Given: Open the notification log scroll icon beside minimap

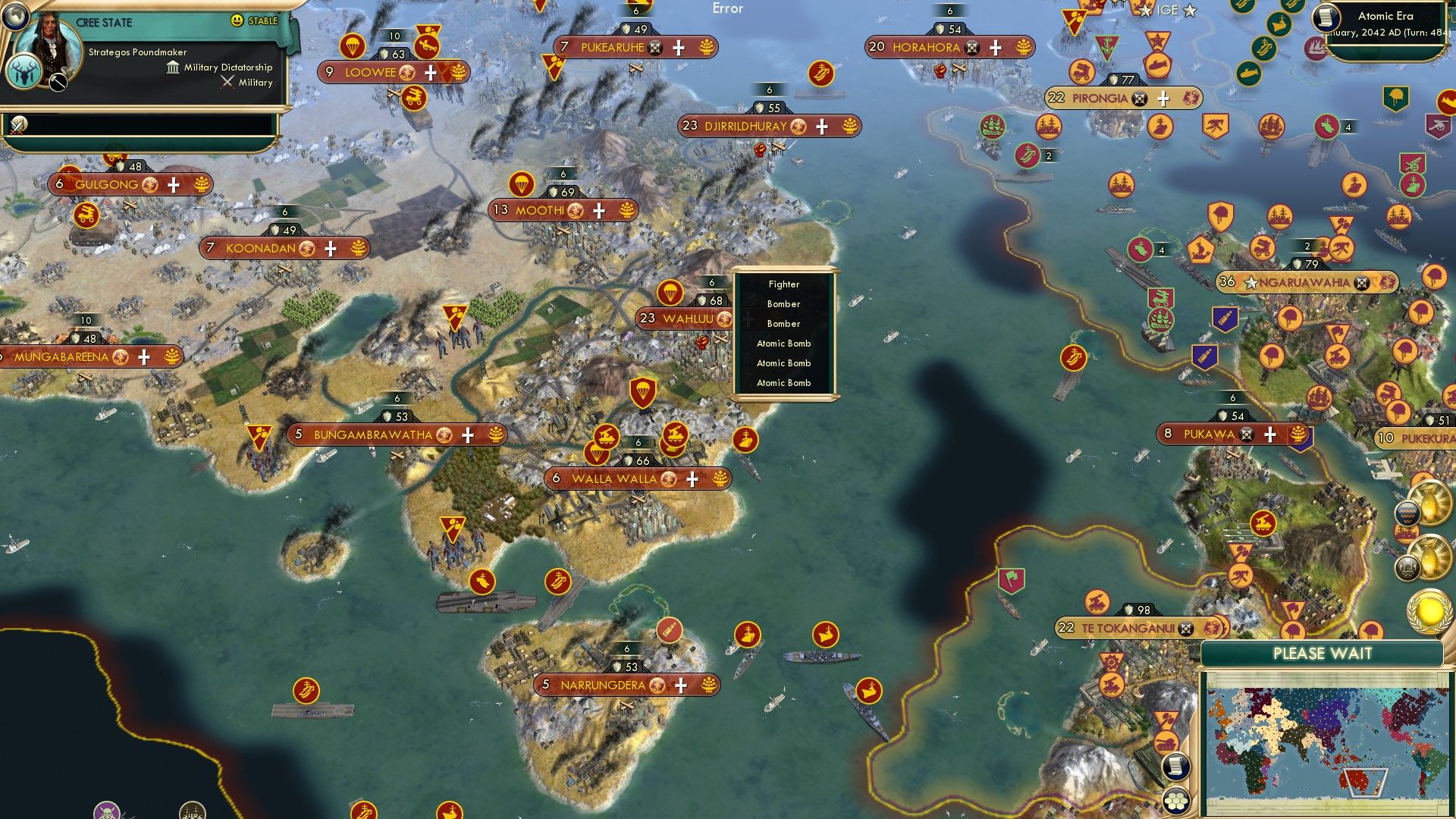Looking at the screenshot, I should point(1176,766).
